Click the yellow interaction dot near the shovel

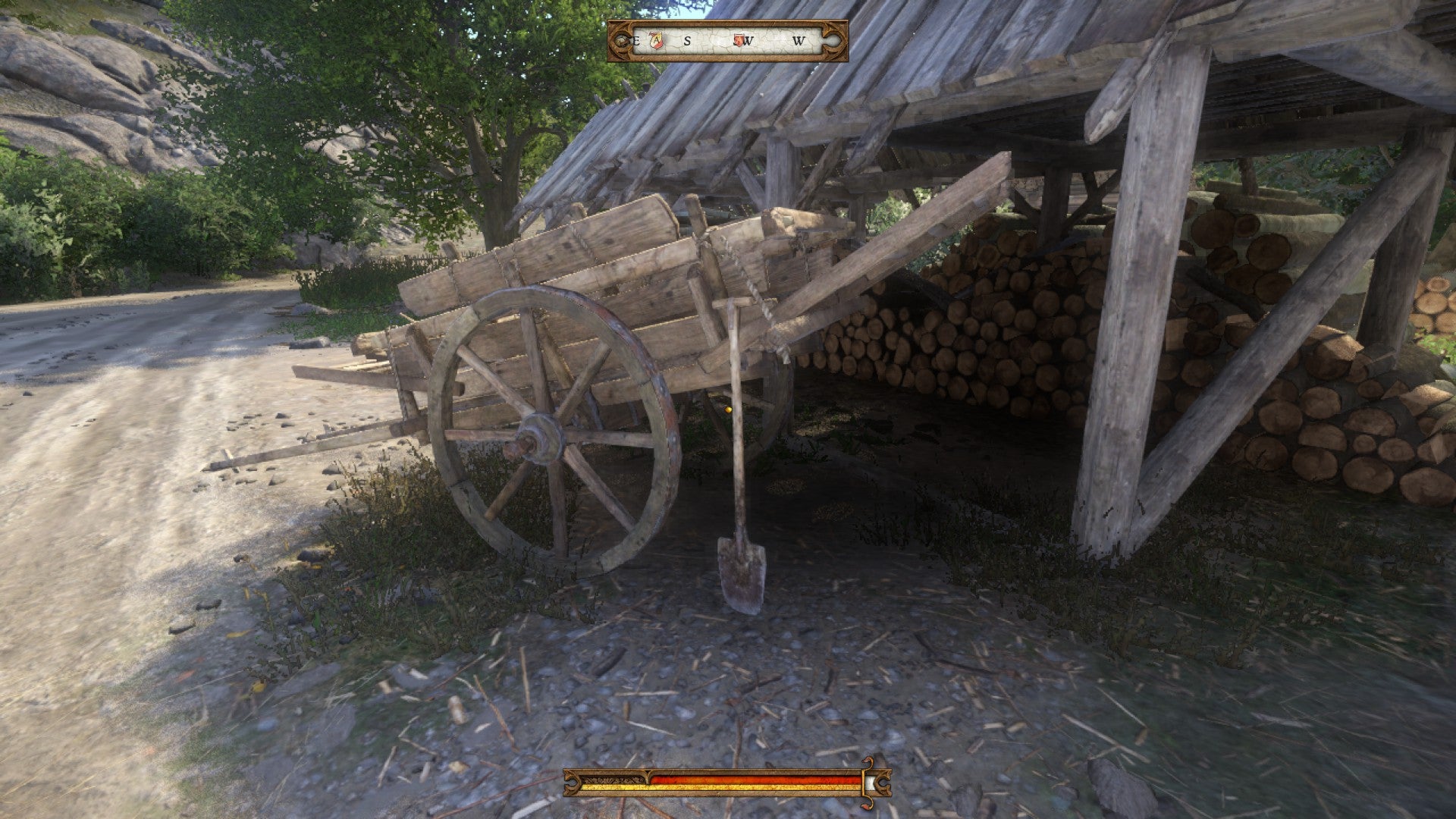point(728,408)
